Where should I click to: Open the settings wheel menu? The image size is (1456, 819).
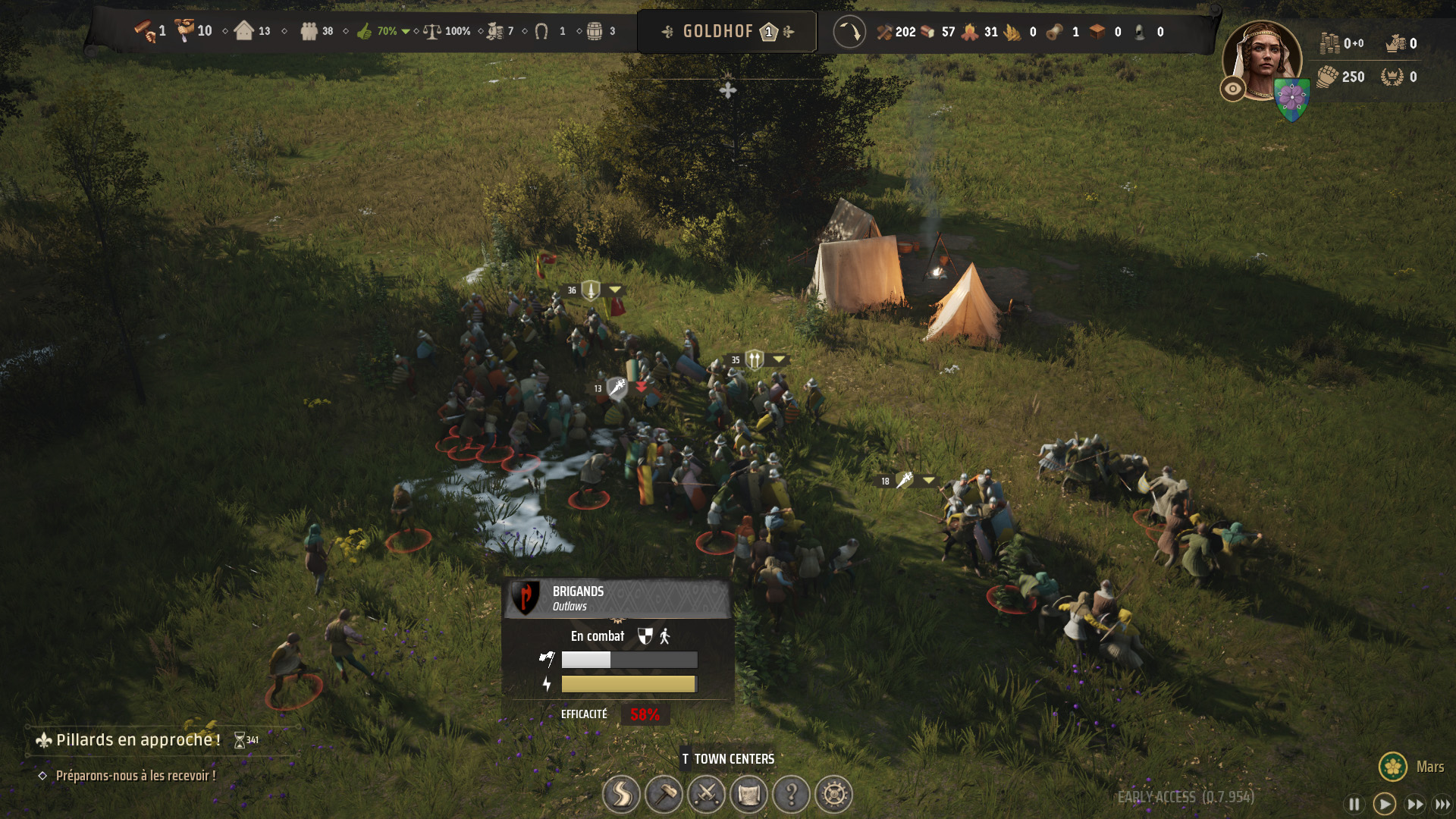point(833,795)
